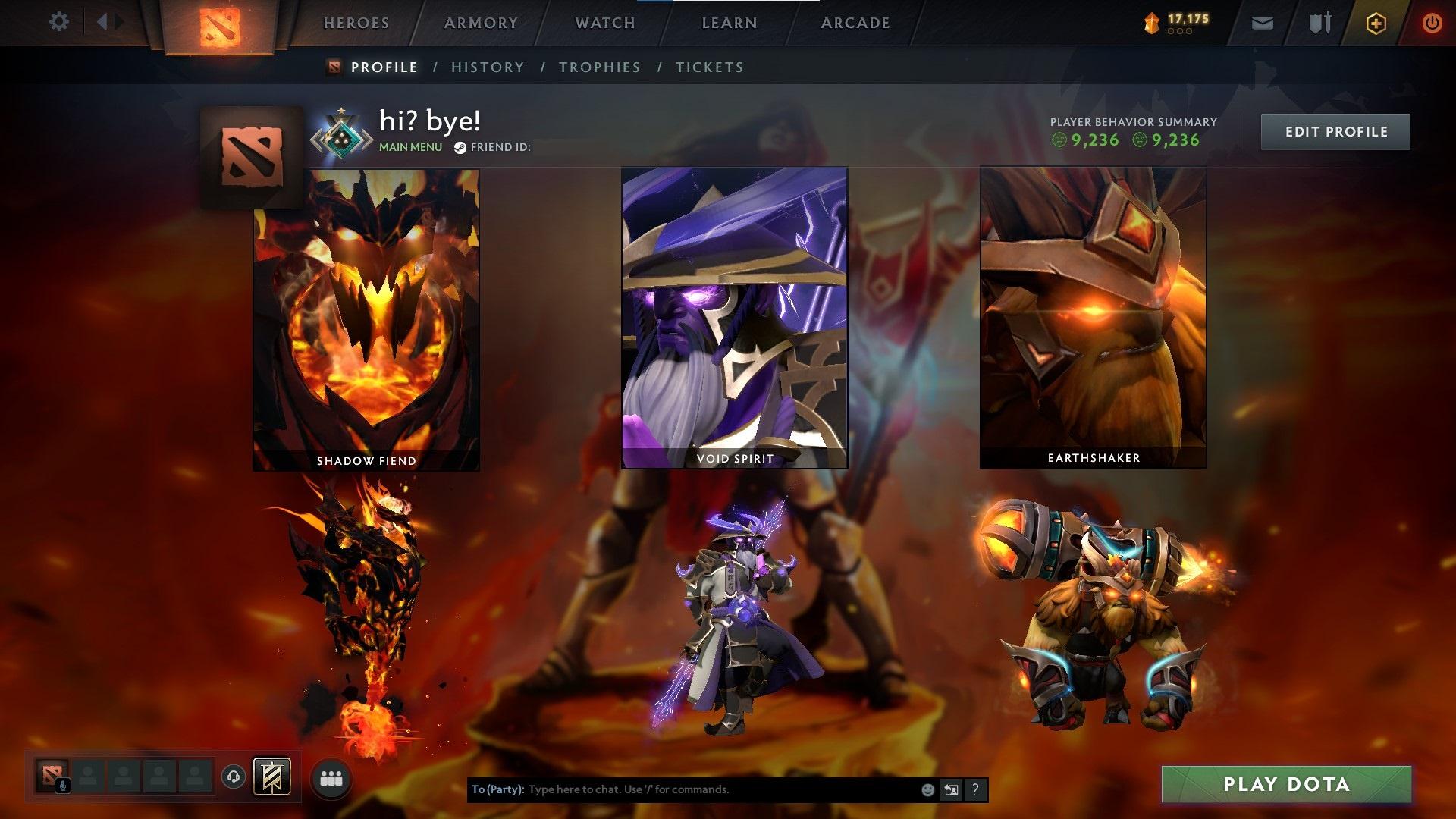This screenshot has height=819, width=1456.
Task: Open voice headset settings in party bar
Action: tap(234, 778)
